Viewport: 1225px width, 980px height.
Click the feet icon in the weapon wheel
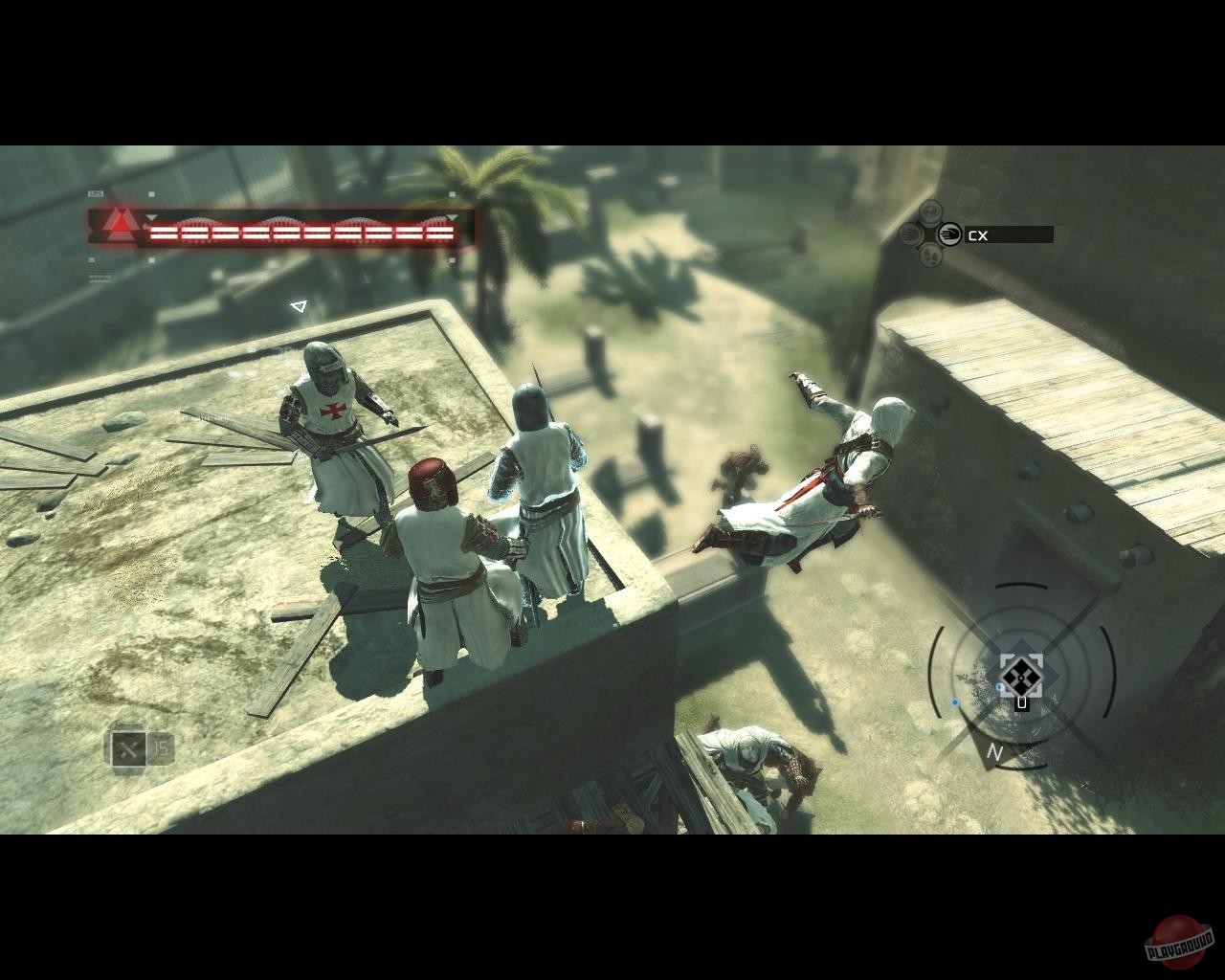pos(932,256)
